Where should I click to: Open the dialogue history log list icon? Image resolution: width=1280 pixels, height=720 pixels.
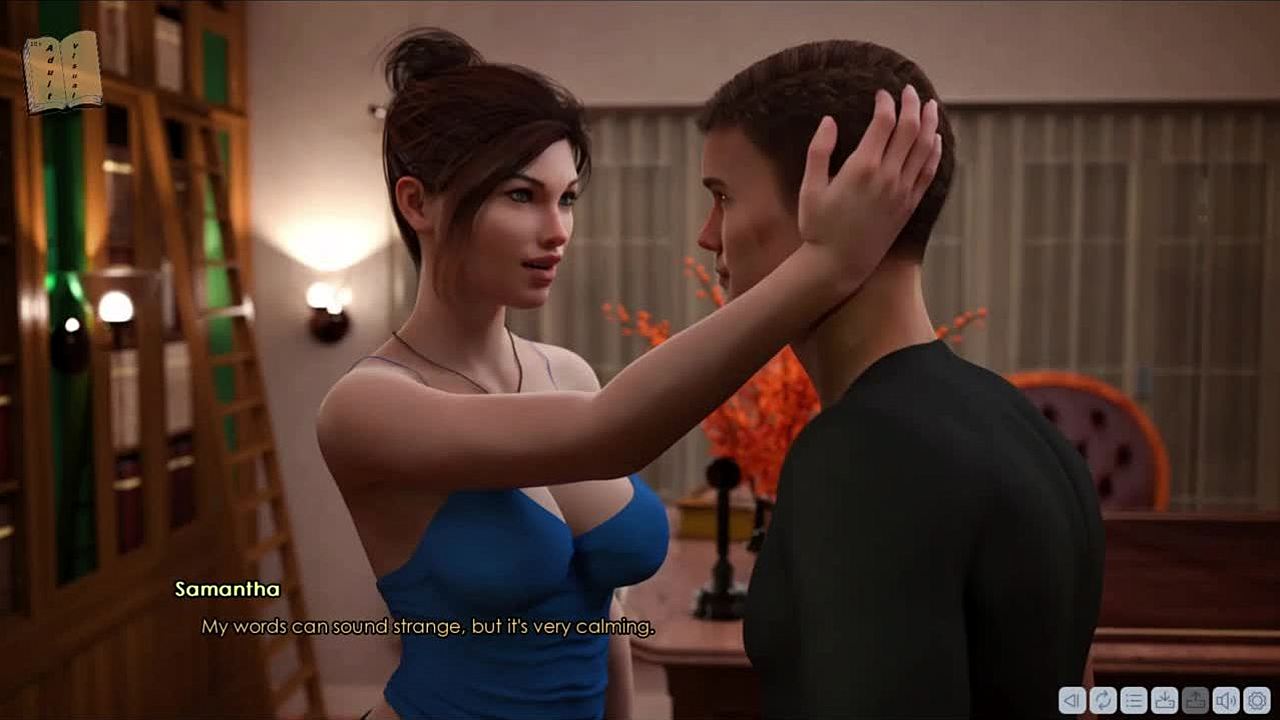pos(1133,700)
